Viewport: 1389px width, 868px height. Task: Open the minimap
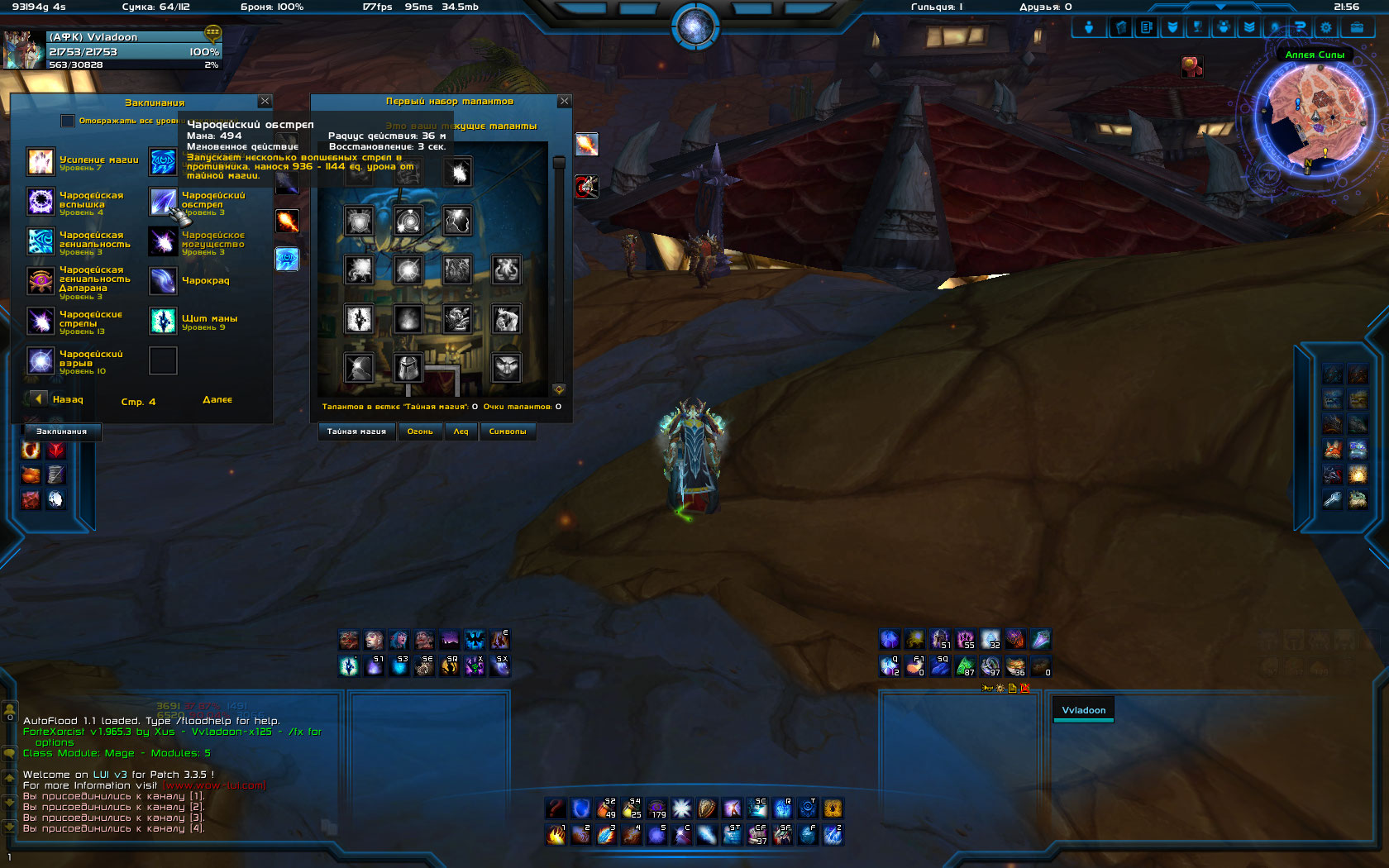click(x=1314, y=116)
